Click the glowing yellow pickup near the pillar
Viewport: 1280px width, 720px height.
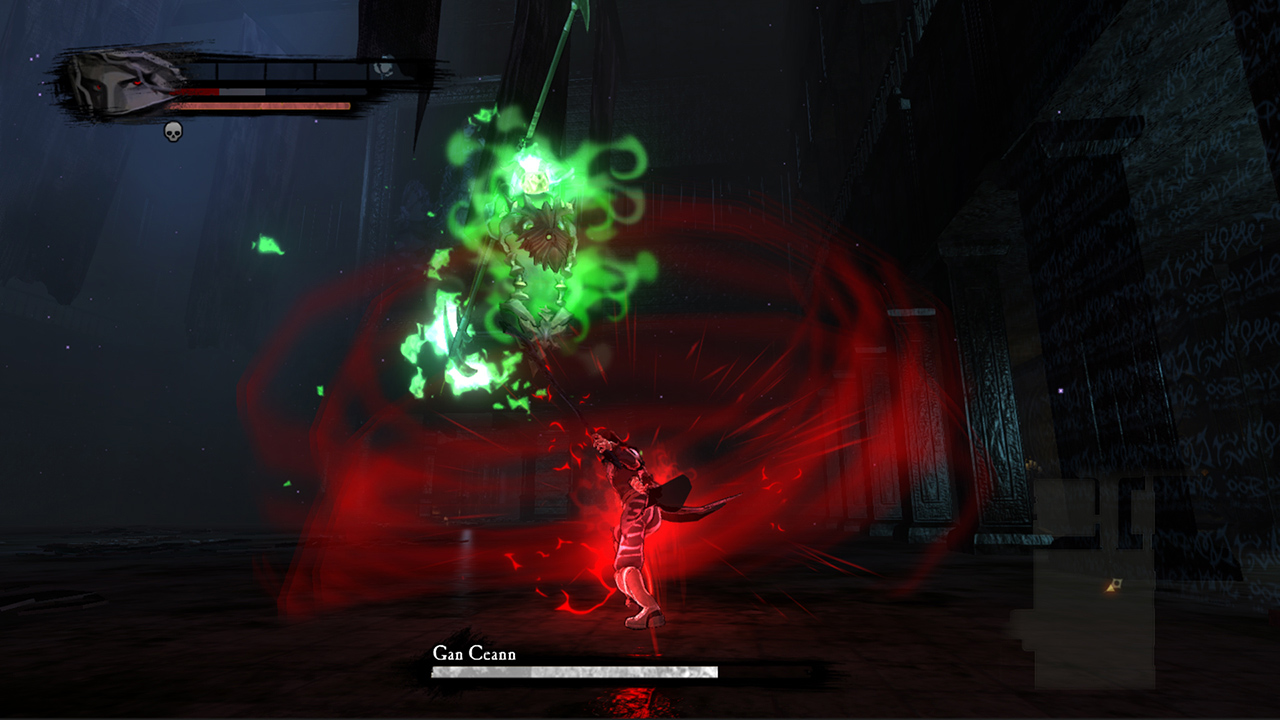[x=1111, y=587]
